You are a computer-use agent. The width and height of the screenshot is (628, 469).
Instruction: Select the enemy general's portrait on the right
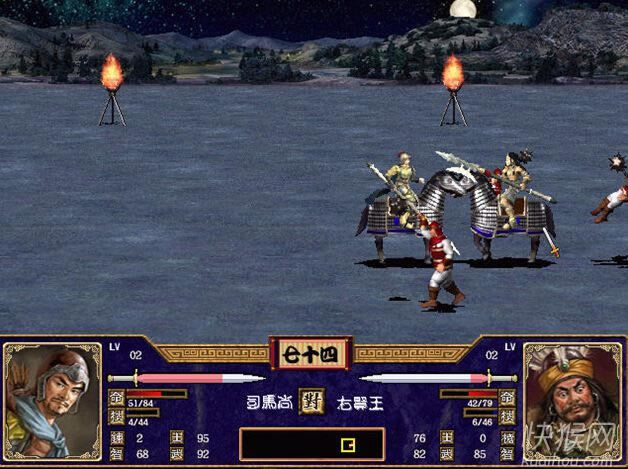click(572, 400)
